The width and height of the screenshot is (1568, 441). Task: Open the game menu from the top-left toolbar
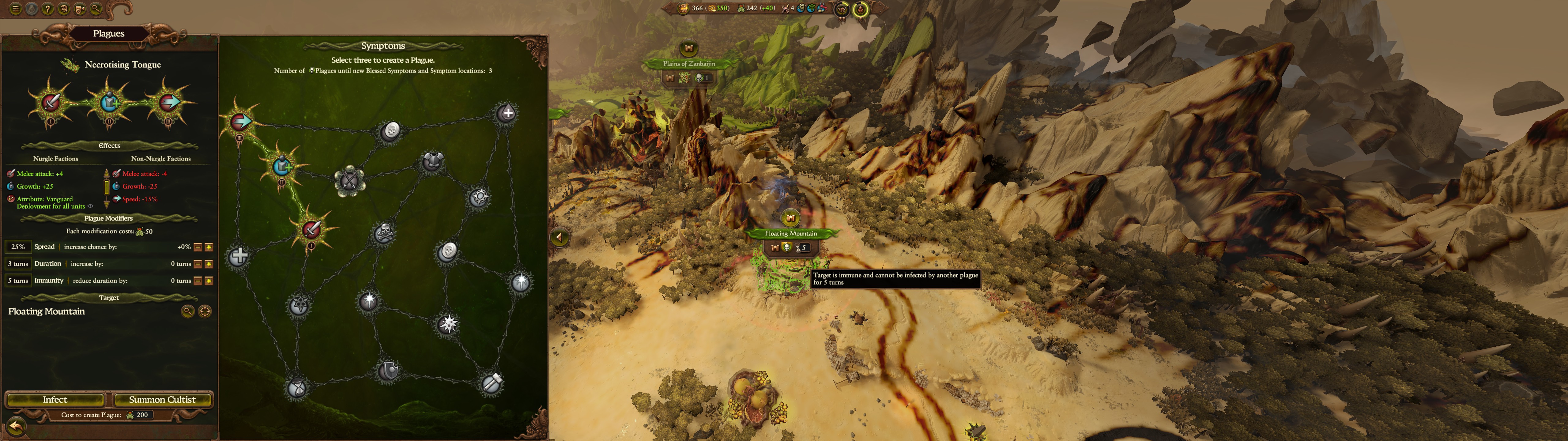tap(16, 9)
